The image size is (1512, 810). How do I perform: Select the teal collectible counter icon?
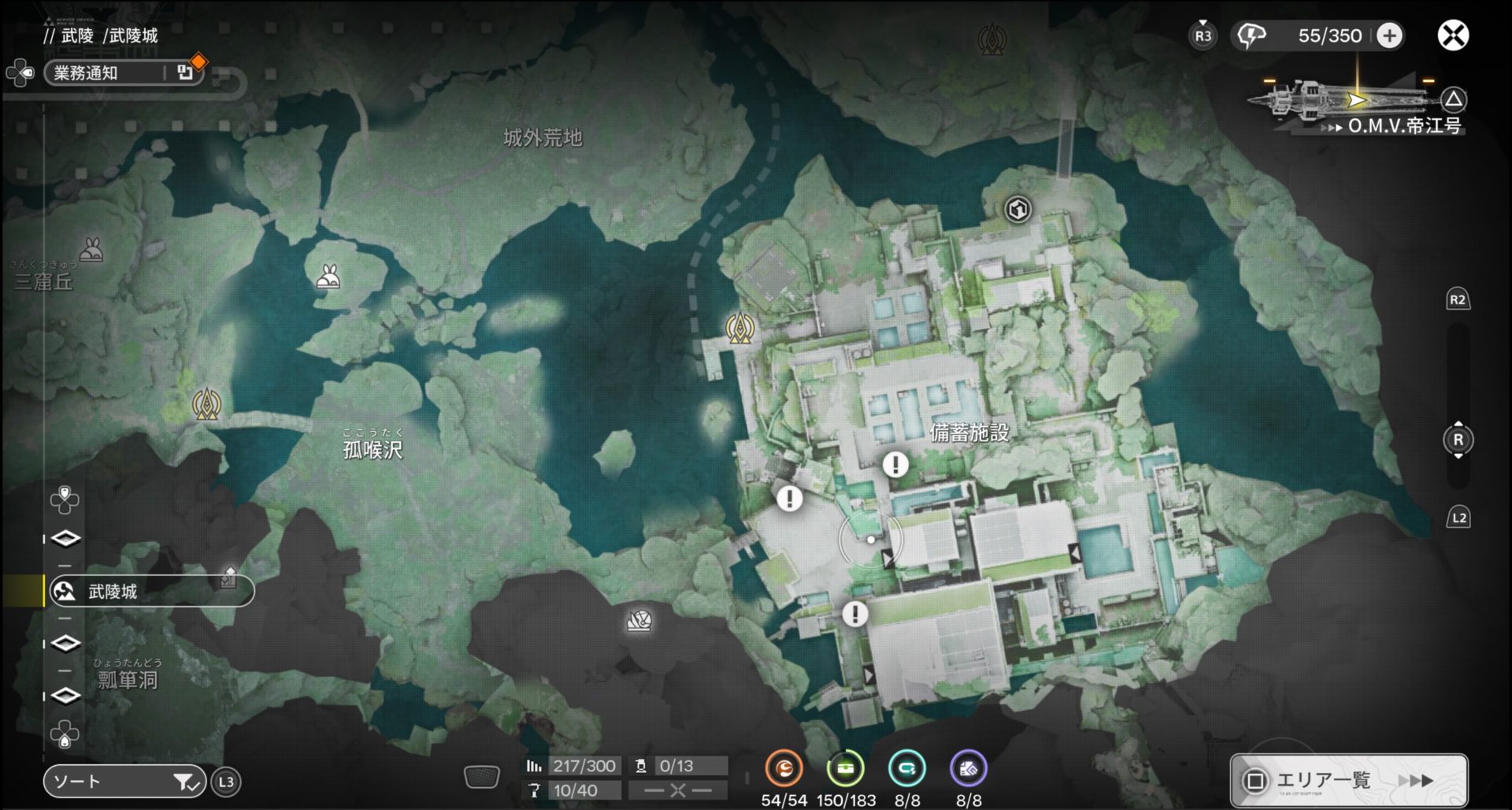point(906,768)
